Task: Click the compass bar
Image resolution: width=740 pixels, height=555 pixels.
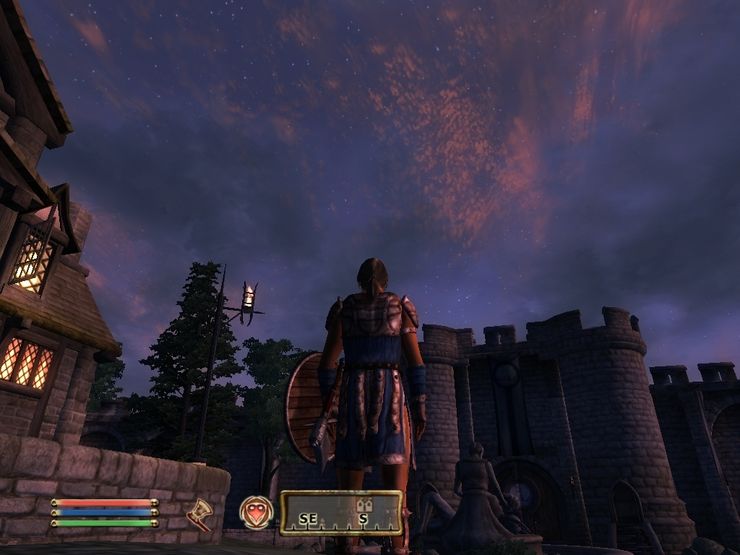Action: point(341,513)
